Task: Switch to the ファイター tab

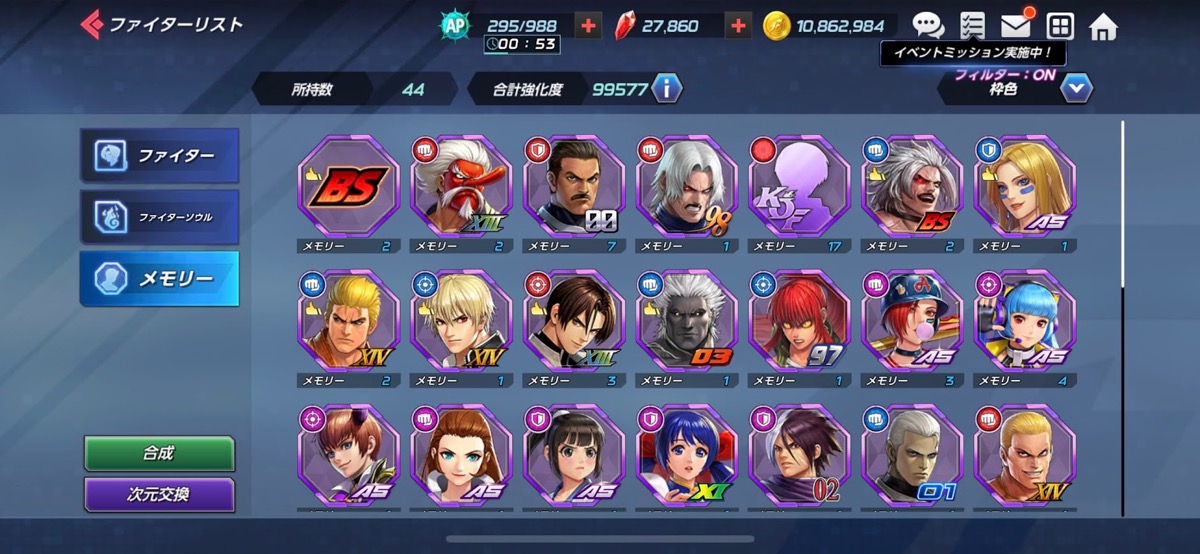Action: pos(160,156)
